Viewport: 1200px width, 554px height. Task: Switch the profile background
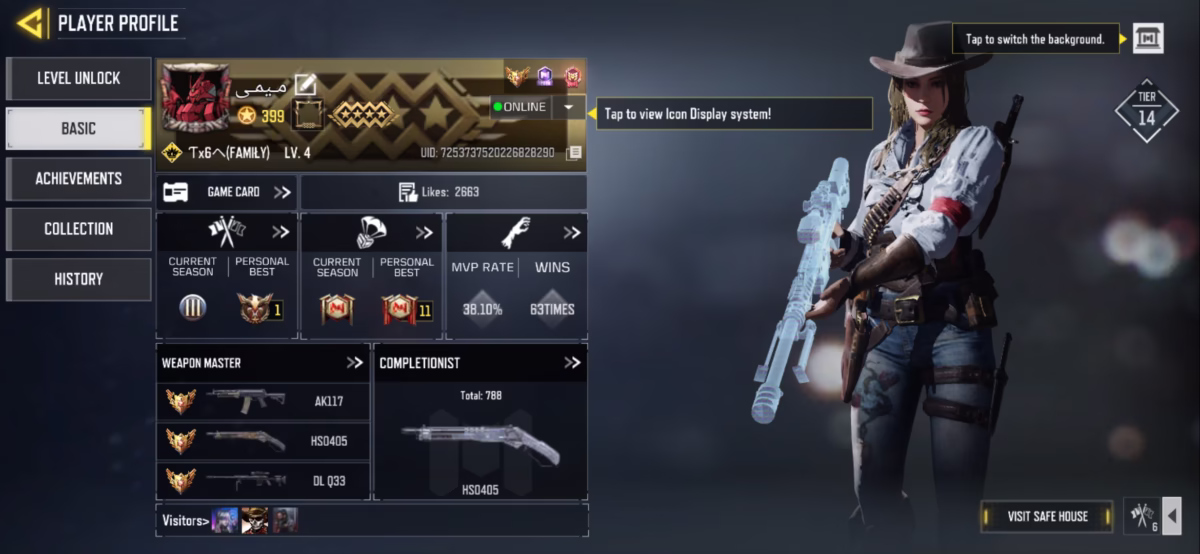coord(1147,39)
